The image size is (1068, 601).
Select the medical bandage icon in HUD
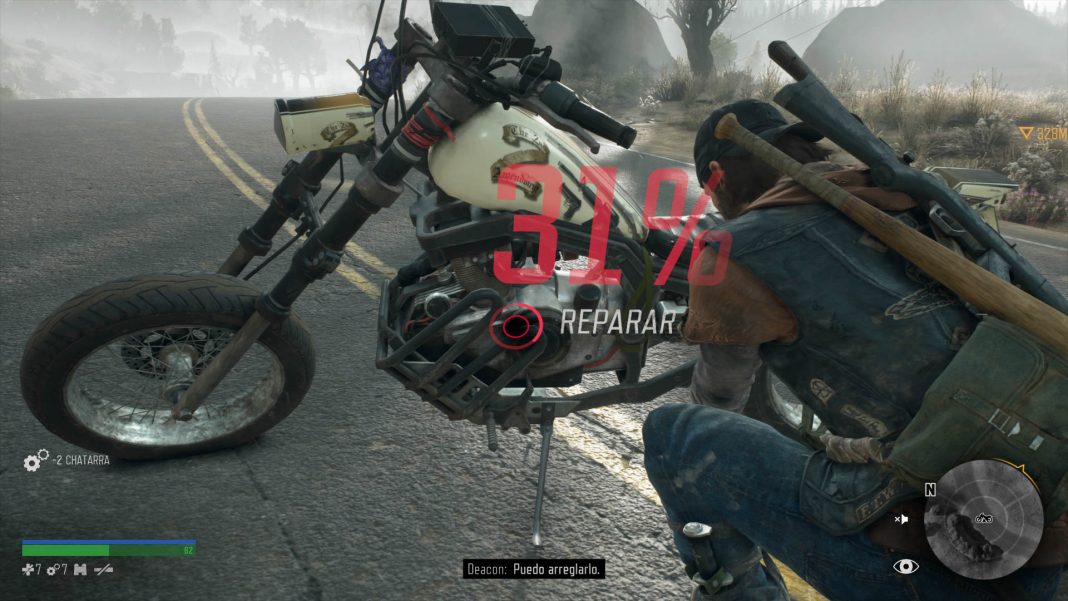29,569
